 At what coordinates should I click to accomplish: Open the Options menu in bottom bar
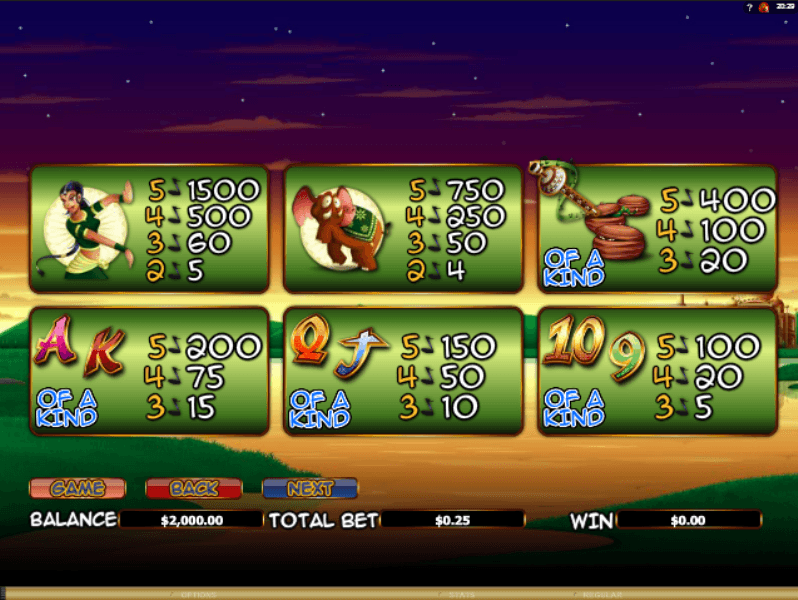coord(198,594)
